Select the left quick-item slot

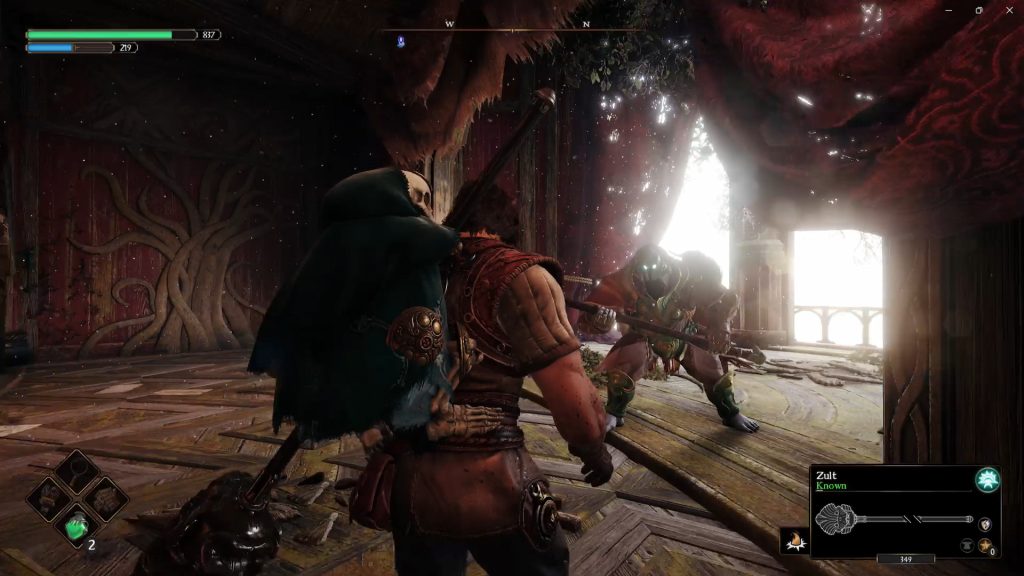(50, 498)
